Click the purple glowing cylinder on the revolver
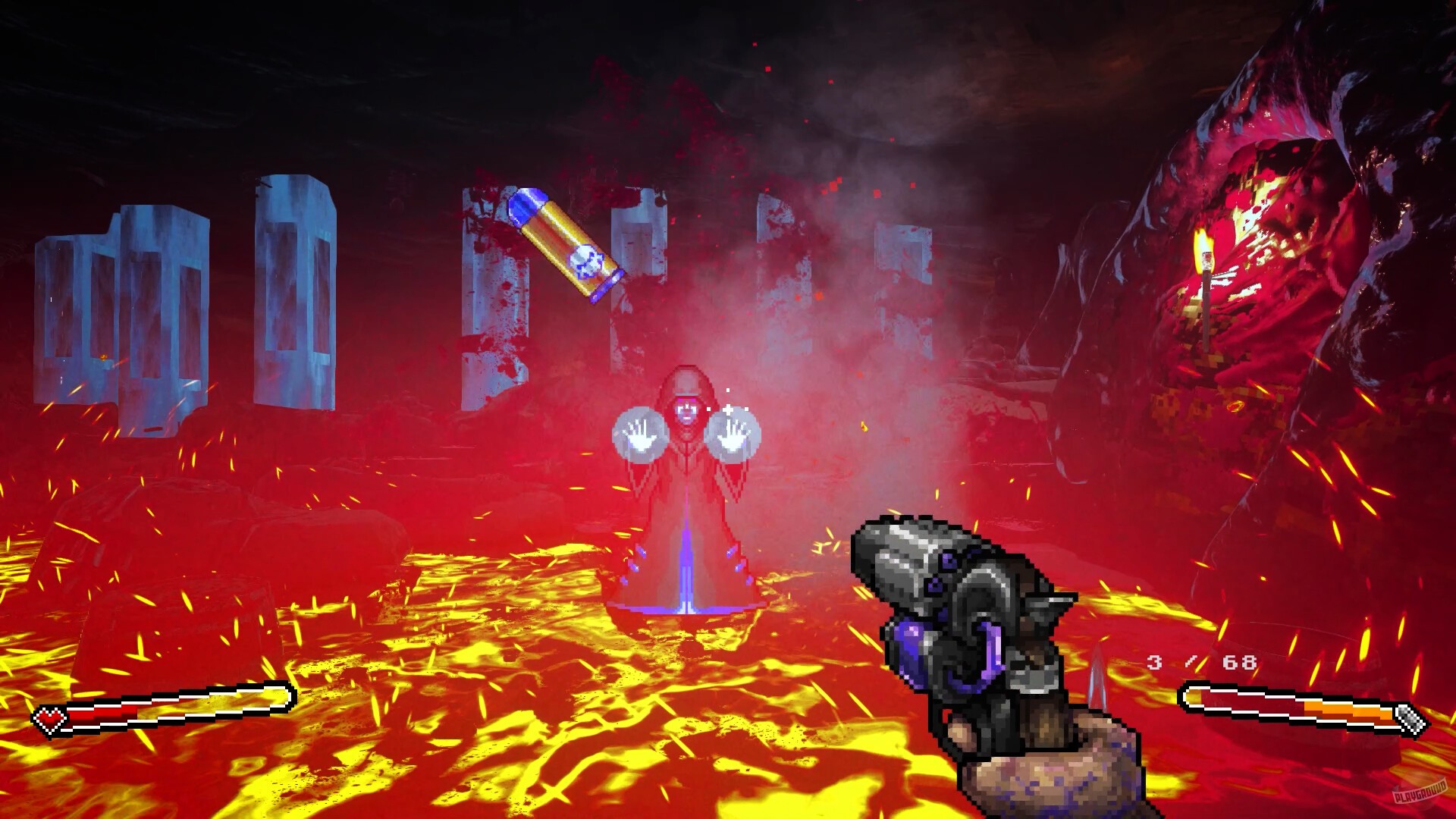This screenshot has height=819, width=1456. (910, 648)
